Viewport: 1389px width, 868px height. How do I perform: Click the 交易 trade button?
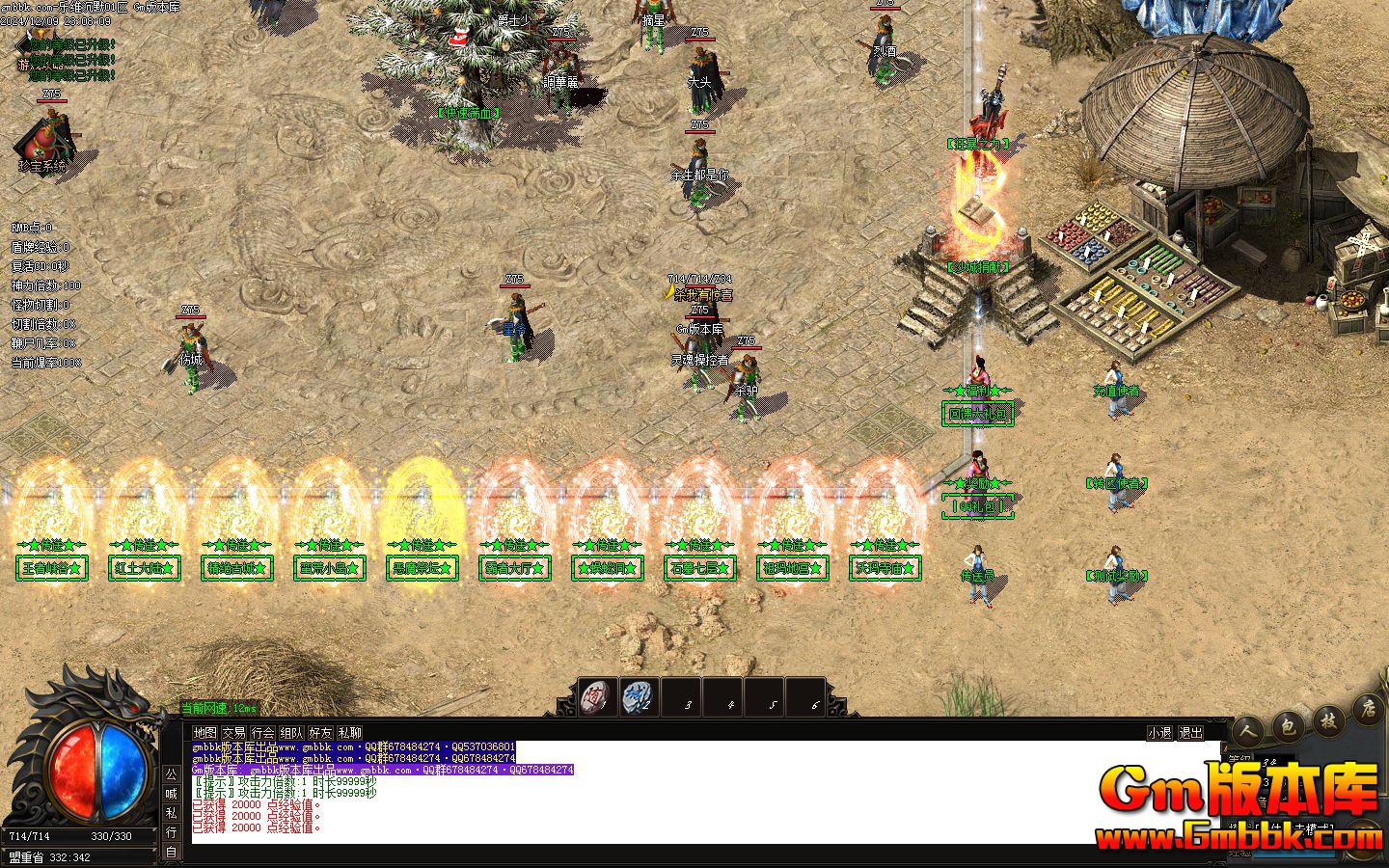click(x=233, y=733)
